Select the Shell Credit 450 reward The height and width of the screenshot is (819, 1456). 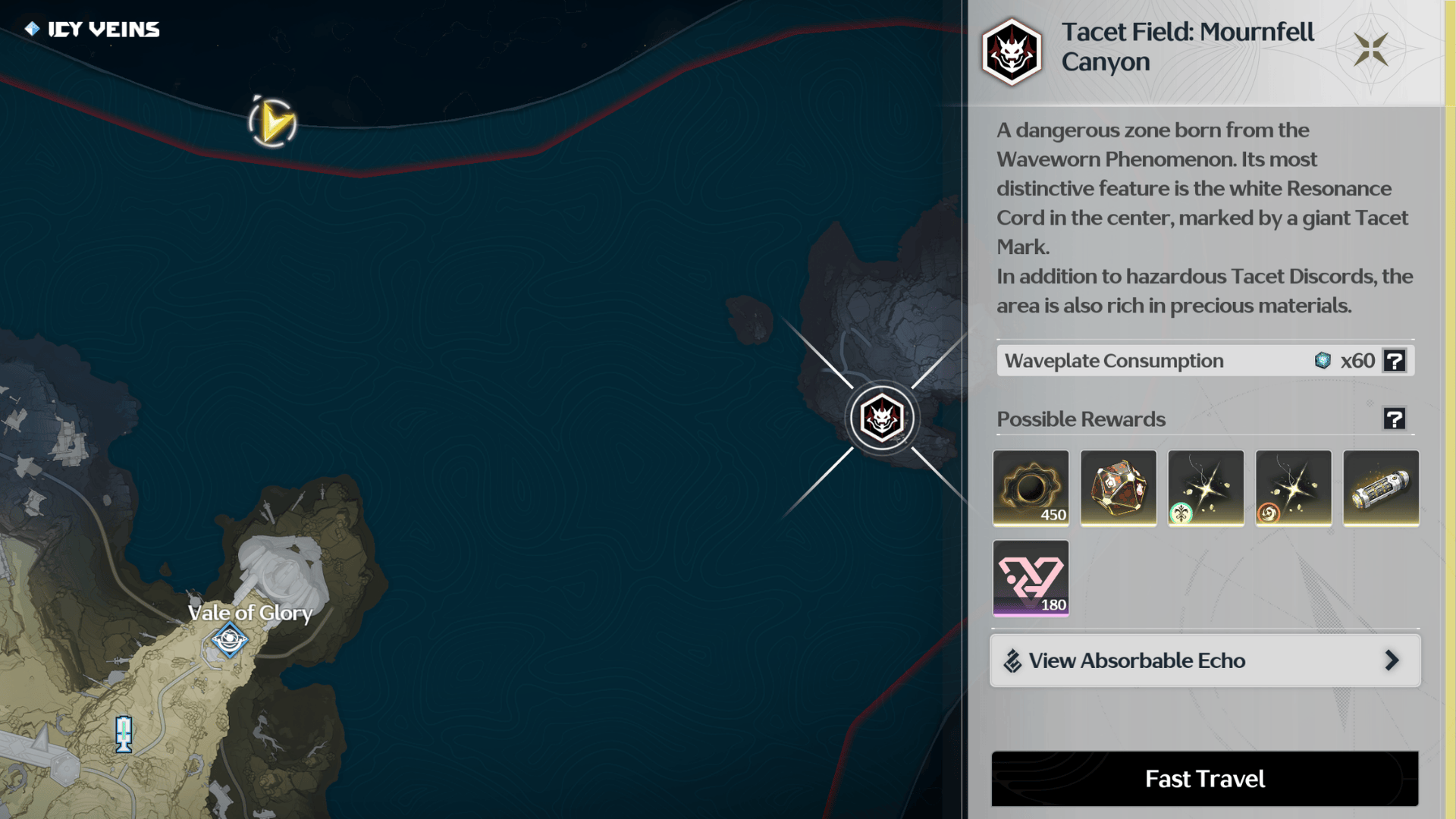[x=1031, y=488]
